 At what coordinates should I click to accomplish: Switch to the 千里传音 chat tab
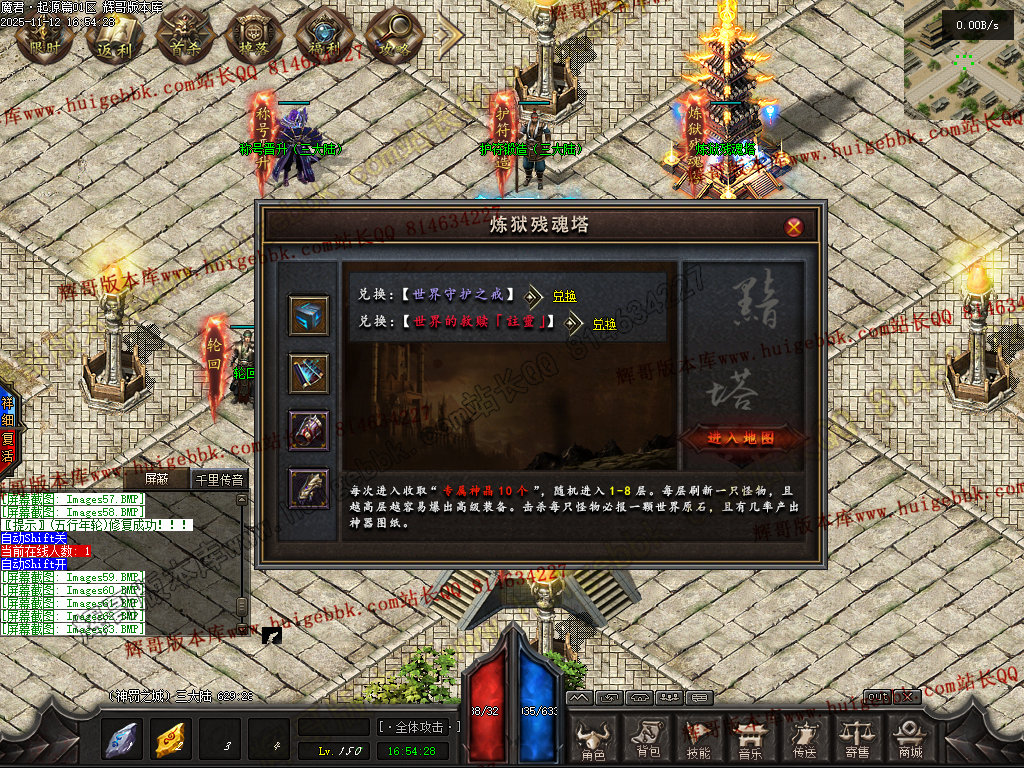pyautogui.click(x=218, y=479)
